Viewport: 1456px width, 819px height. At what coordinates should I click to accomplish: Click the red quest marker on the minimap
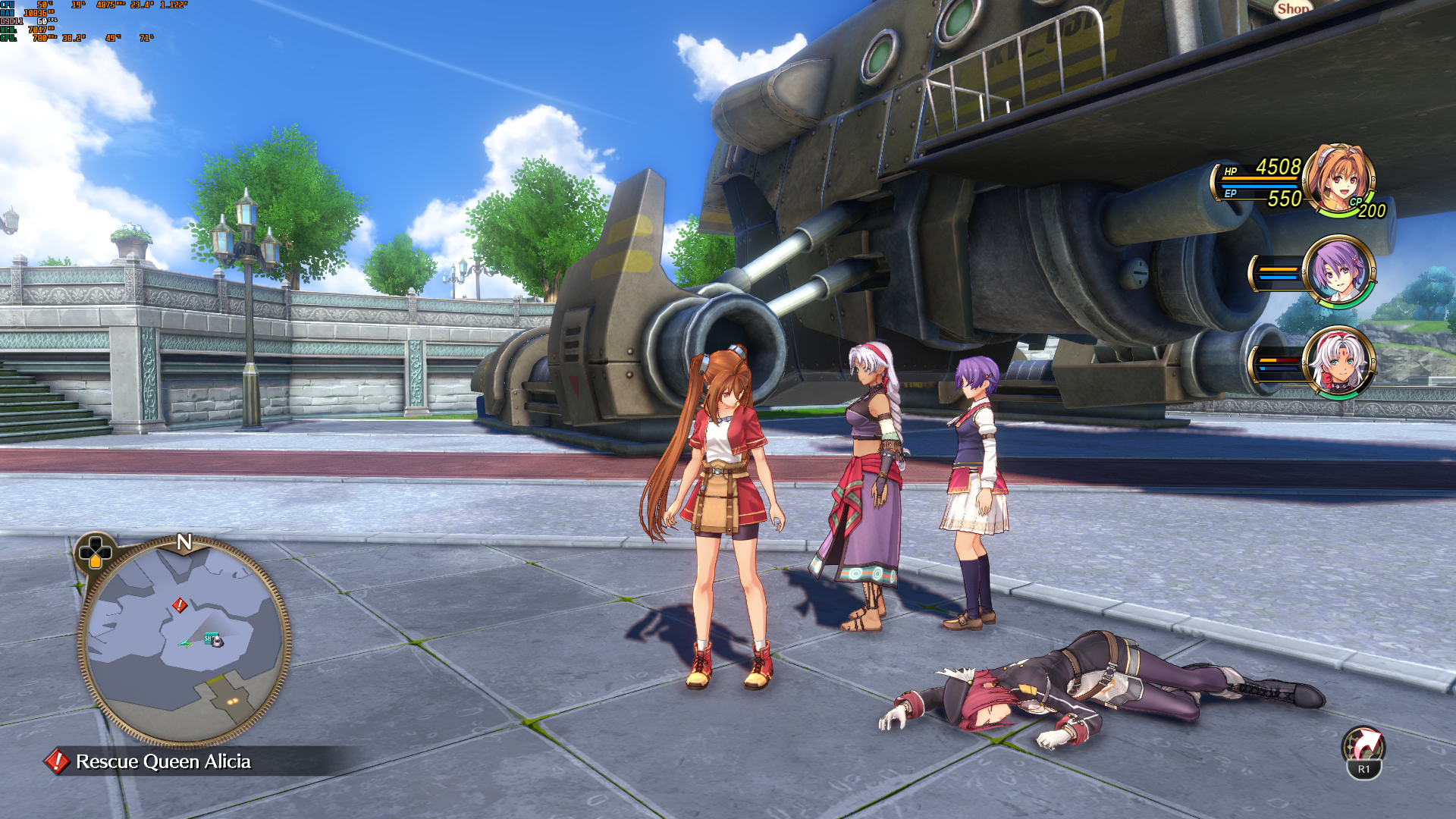coord(180,604)
